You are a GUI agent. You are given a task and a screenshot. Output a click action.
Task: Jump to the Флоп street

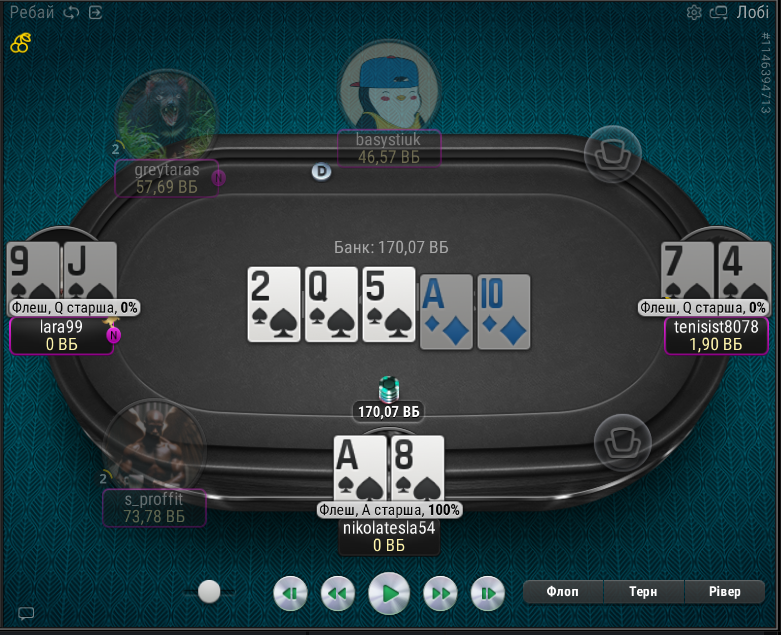pyautogui.click(x=562, y=592)
